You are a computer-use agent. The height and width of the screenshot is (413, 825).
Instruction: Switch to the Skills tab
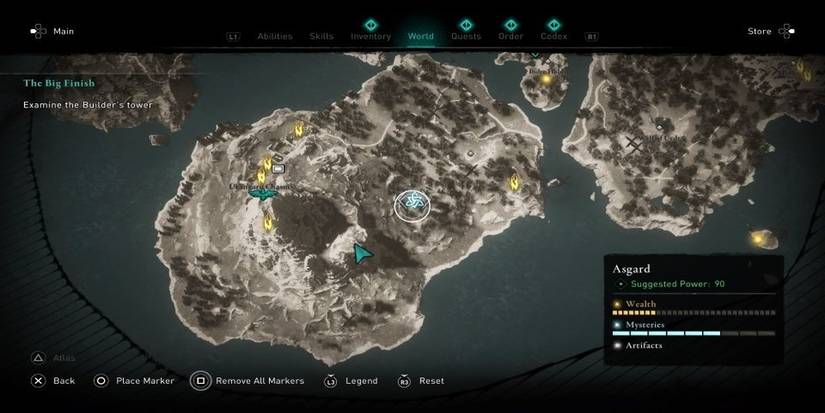322,37
